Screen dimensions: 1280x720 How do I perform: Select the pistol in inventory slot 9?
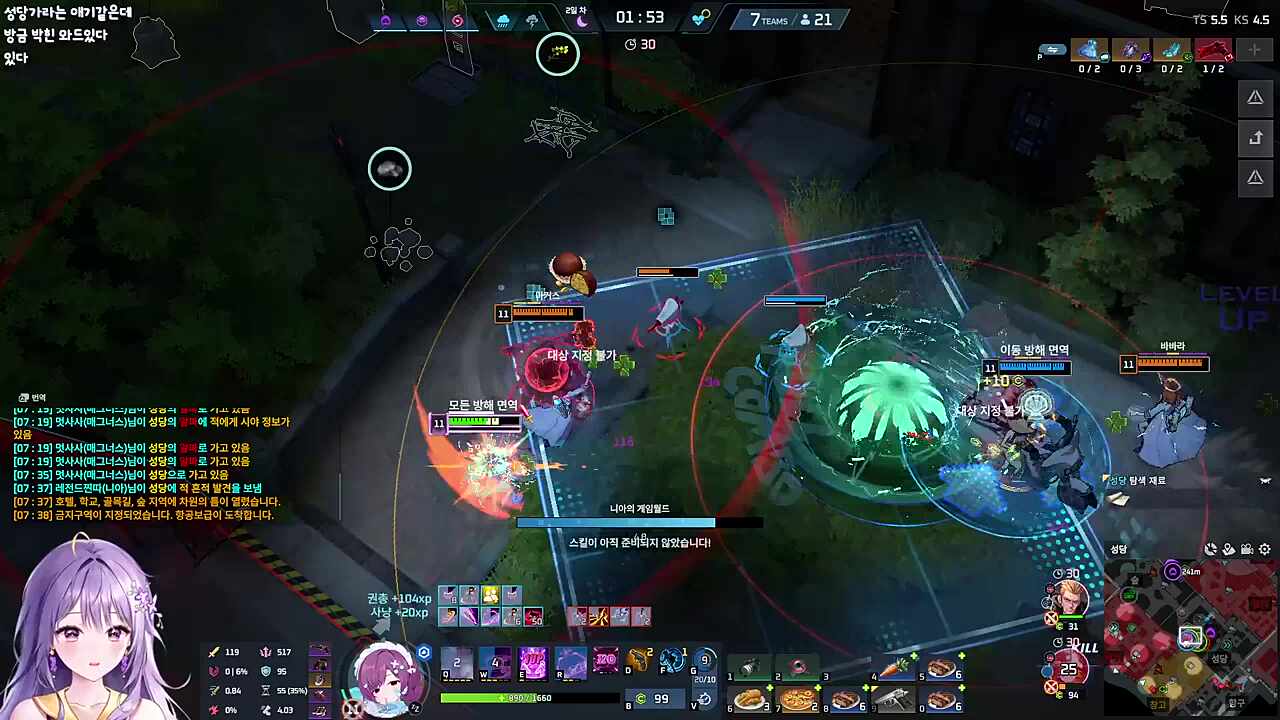click(x=893, y=699)
